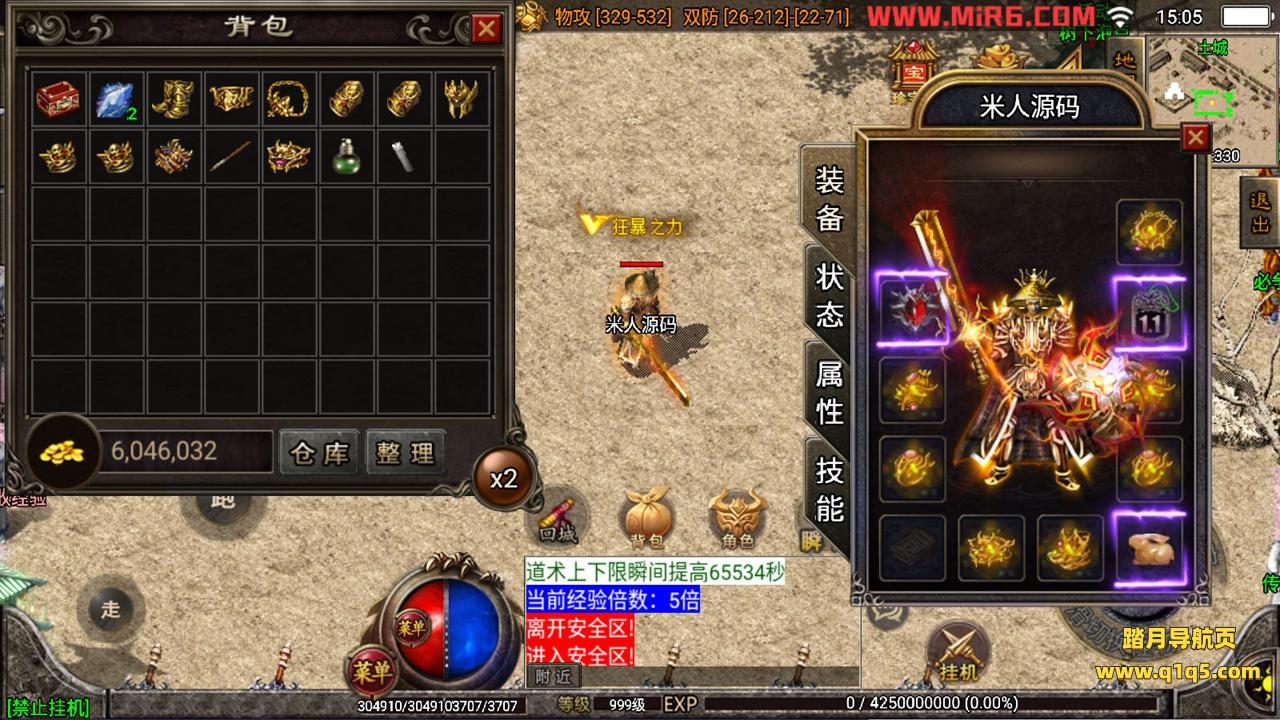Select the golden helmet item
Screen dimensions: 1280x720
pyautogui.click(x=462, y=99)
